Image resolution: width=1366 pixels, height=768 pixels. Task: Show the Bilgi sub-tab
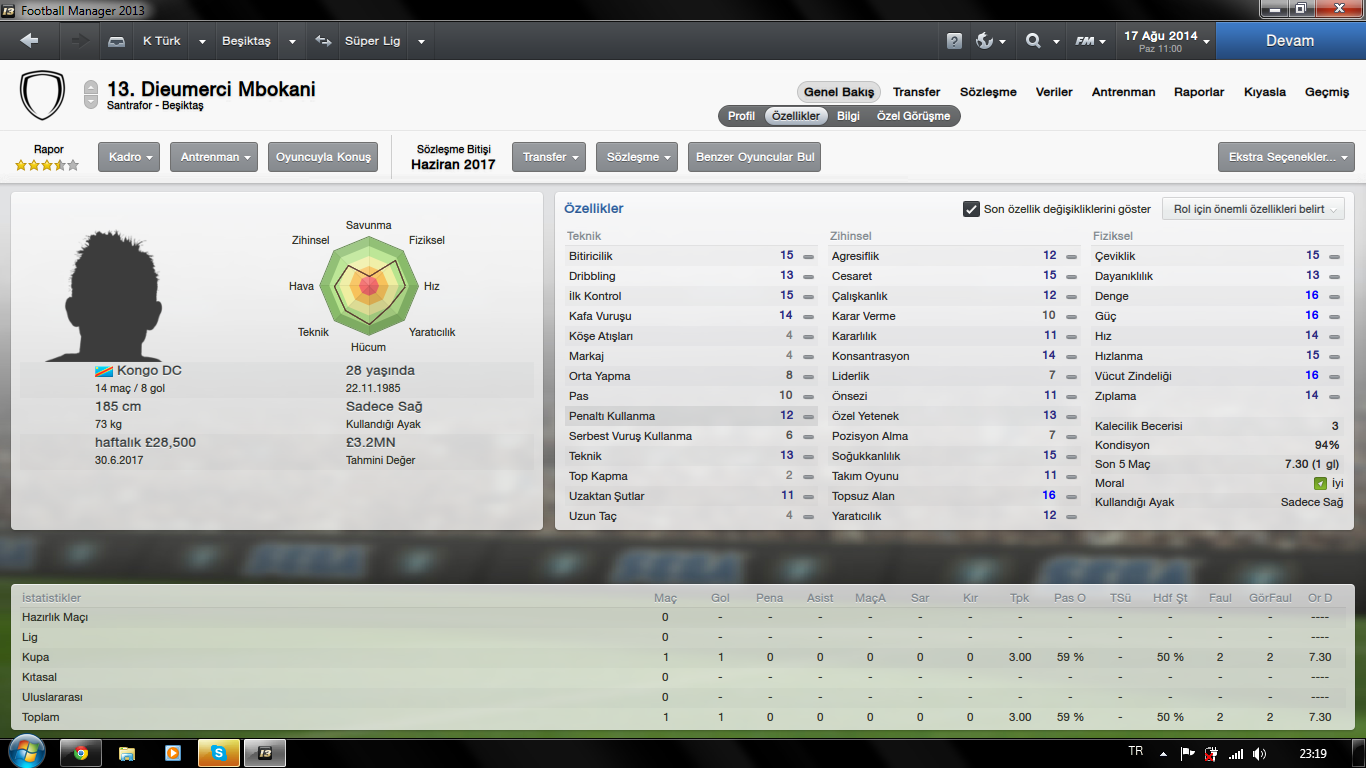pyautogui.click(x=848, y=116)
